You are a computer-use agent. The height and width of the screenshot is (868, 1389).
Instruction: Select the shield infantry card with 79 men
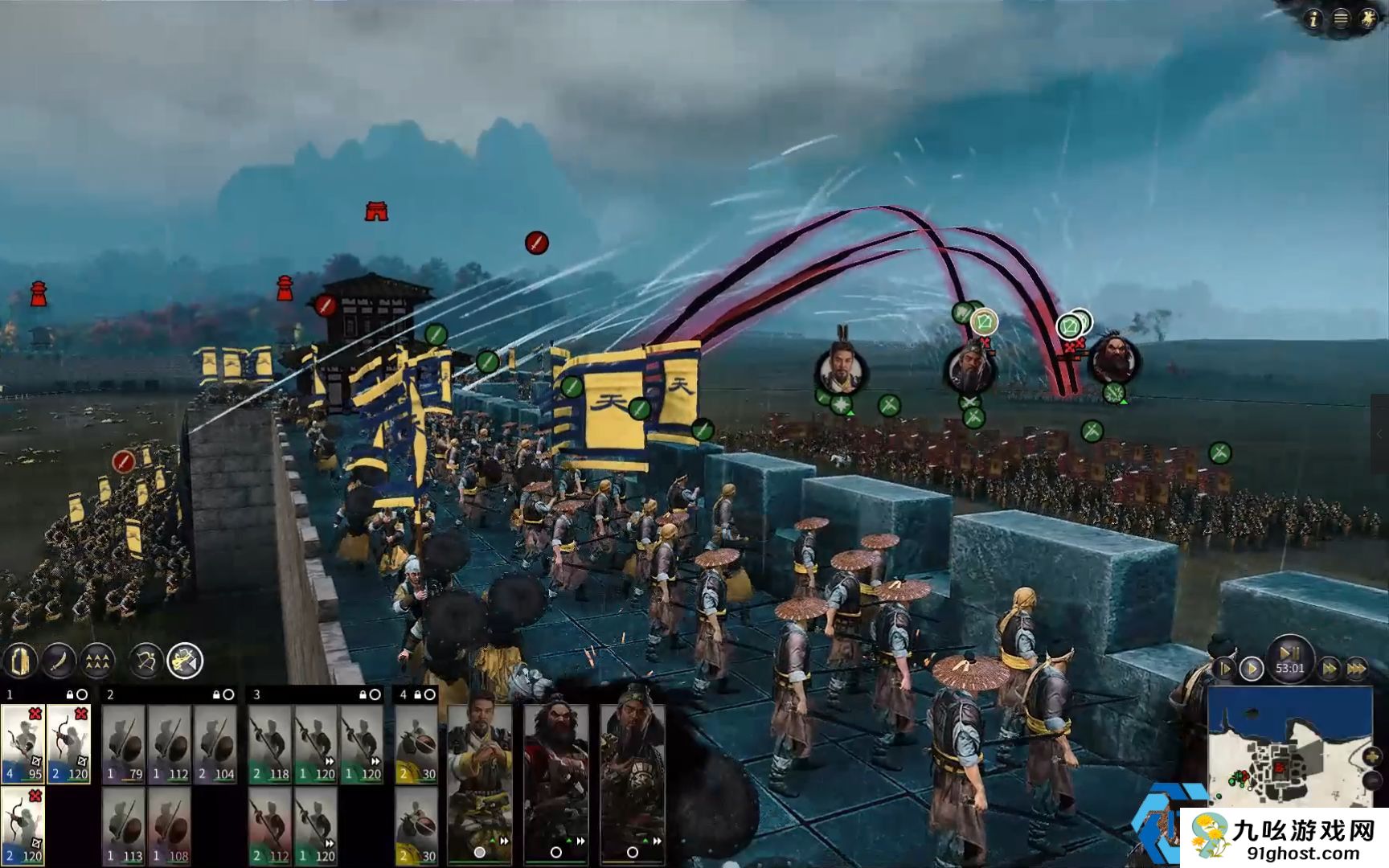click(124, 744)
